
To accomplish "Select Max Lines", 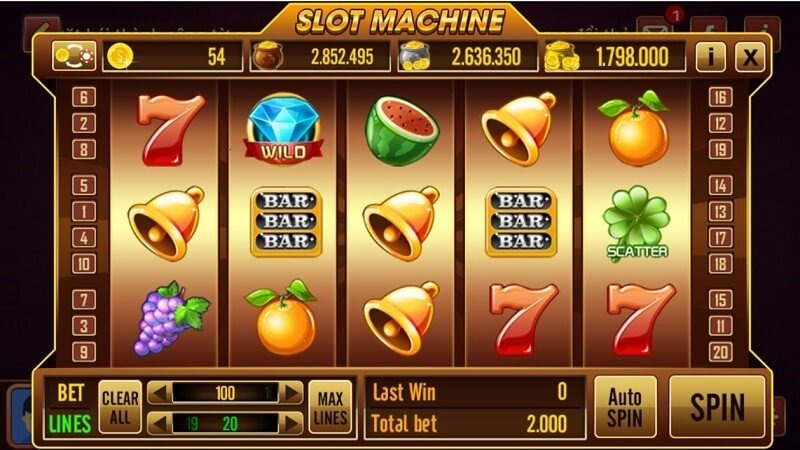I will 328,407.
